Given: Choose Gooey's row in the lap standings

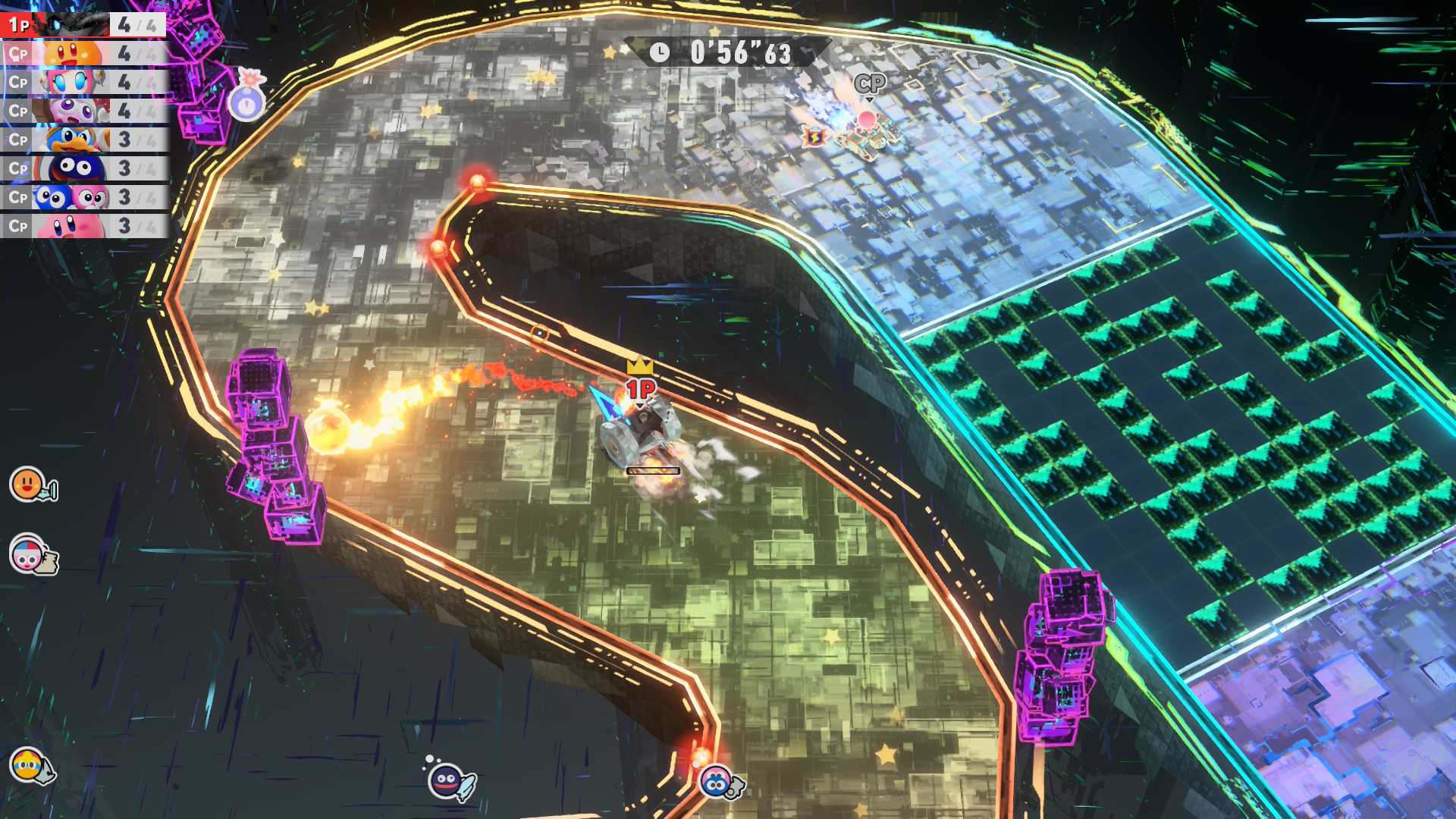Looking at the screenshot, I should [x=83, y=168].
